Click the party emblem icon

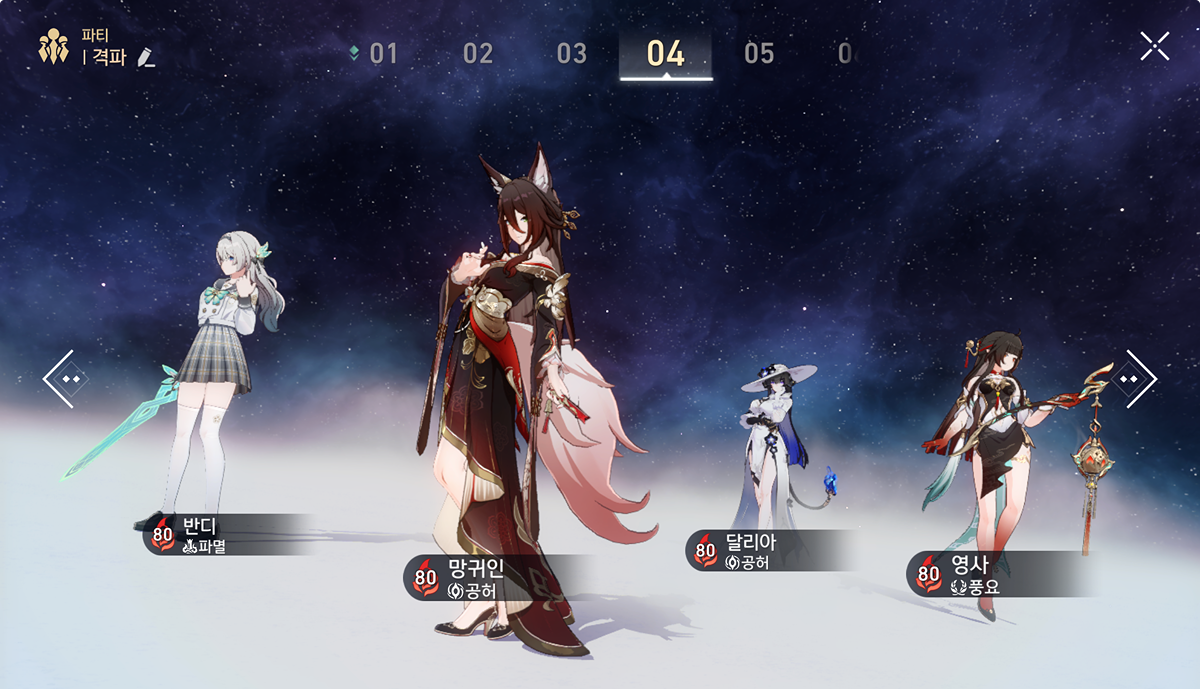52,47
